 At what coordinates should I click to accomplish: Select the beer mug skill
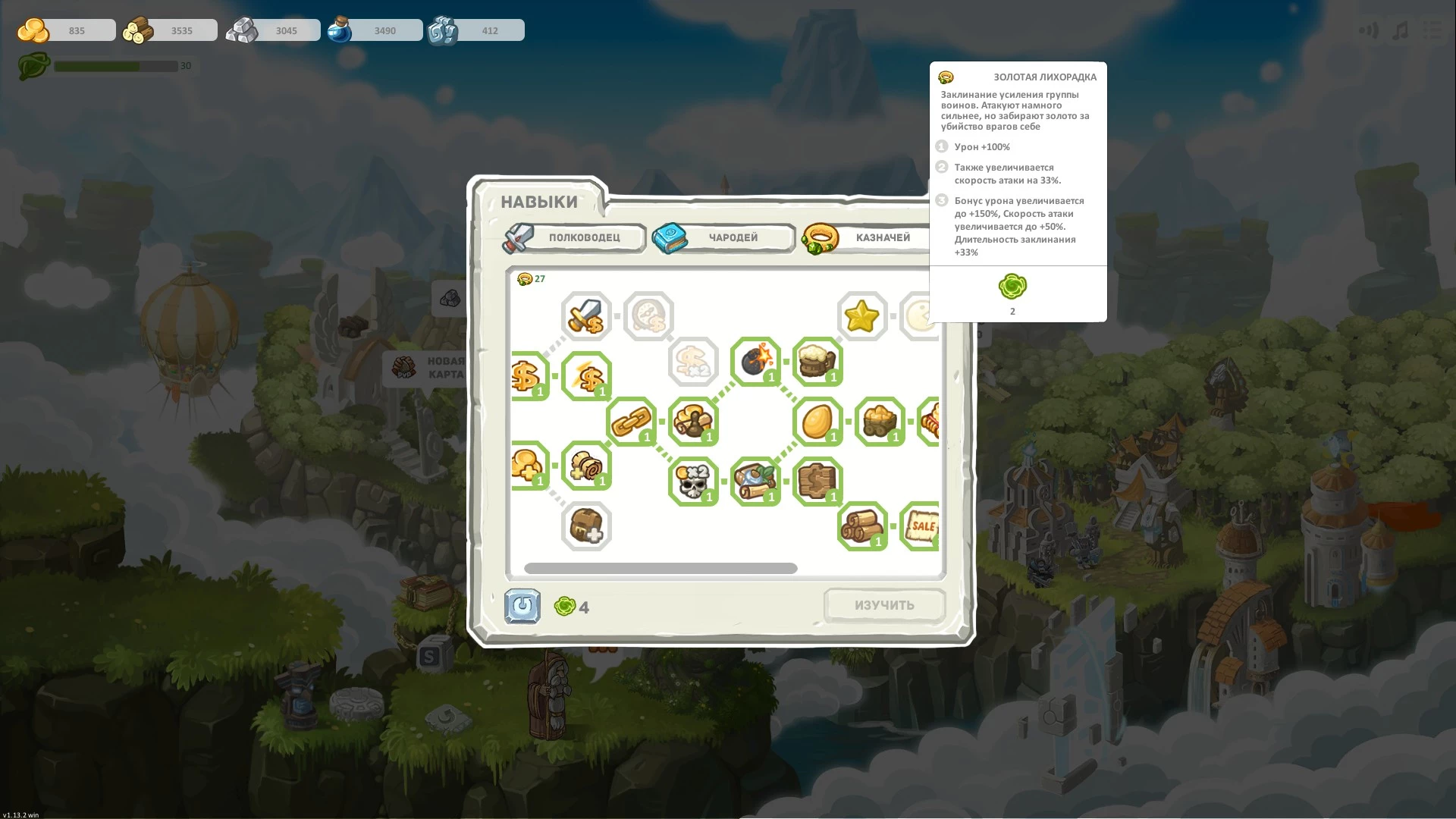[x=817, y=361]
